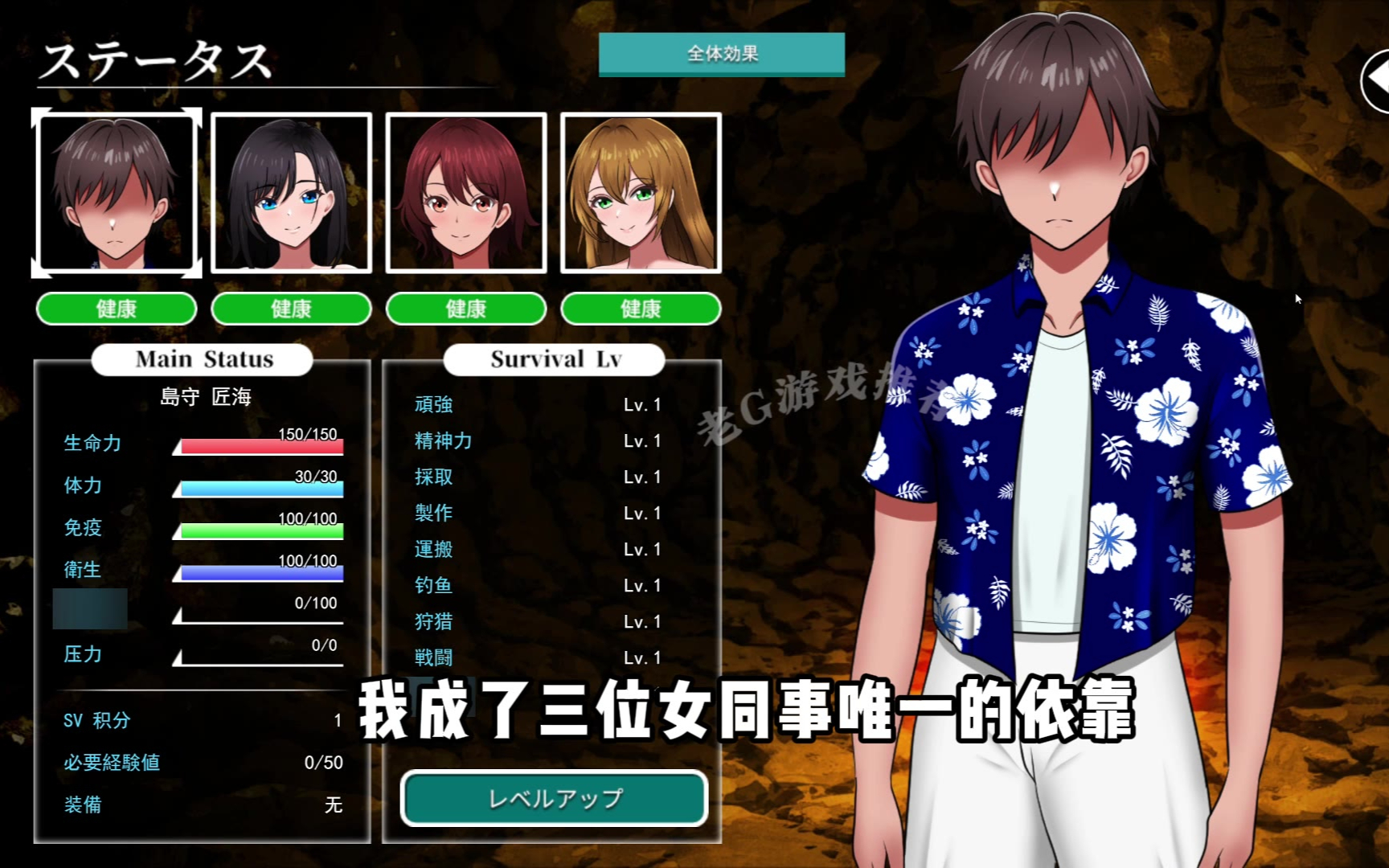Choose the black-haired blue-eyed girl portrait
The height and width of the screenshot is (868, 1389).
pos(291,193)
